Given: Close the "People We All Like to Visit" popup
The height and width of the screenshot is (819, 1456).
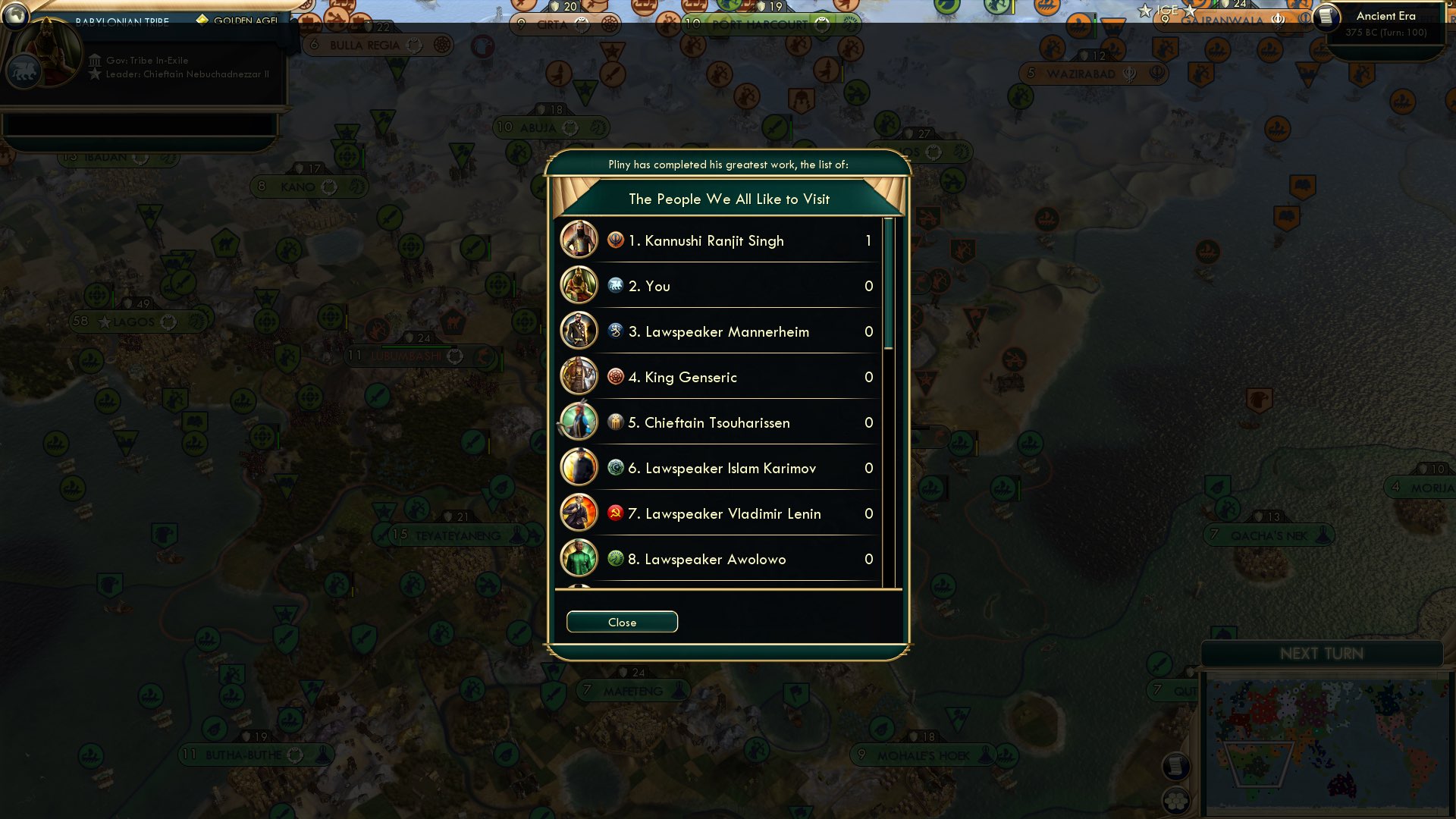Looking at the screenshot, I should click(621, 622).
